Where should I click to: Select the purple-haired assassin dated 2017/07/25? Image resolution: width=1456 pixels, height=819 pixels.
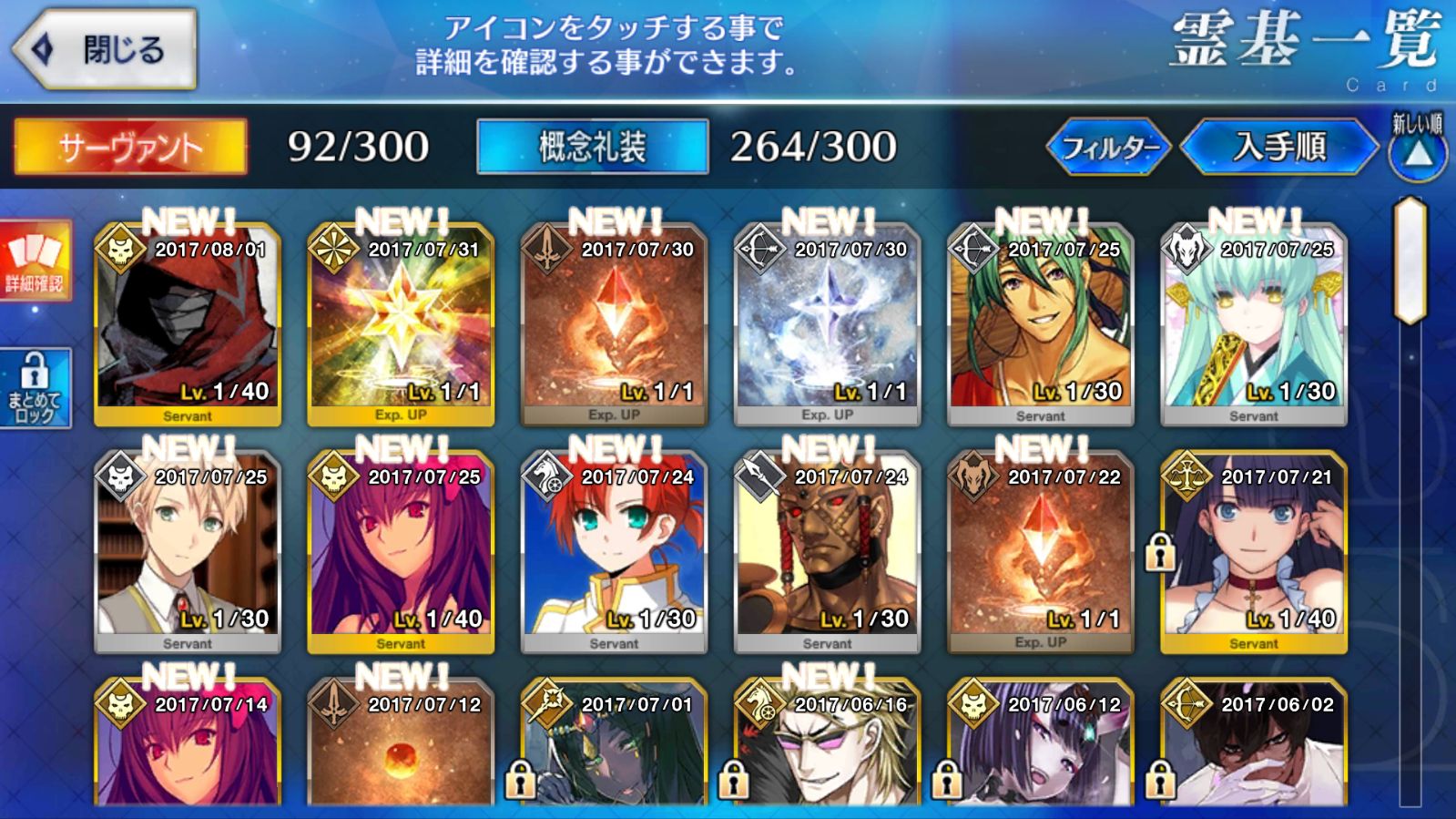[x=401, y=553]
